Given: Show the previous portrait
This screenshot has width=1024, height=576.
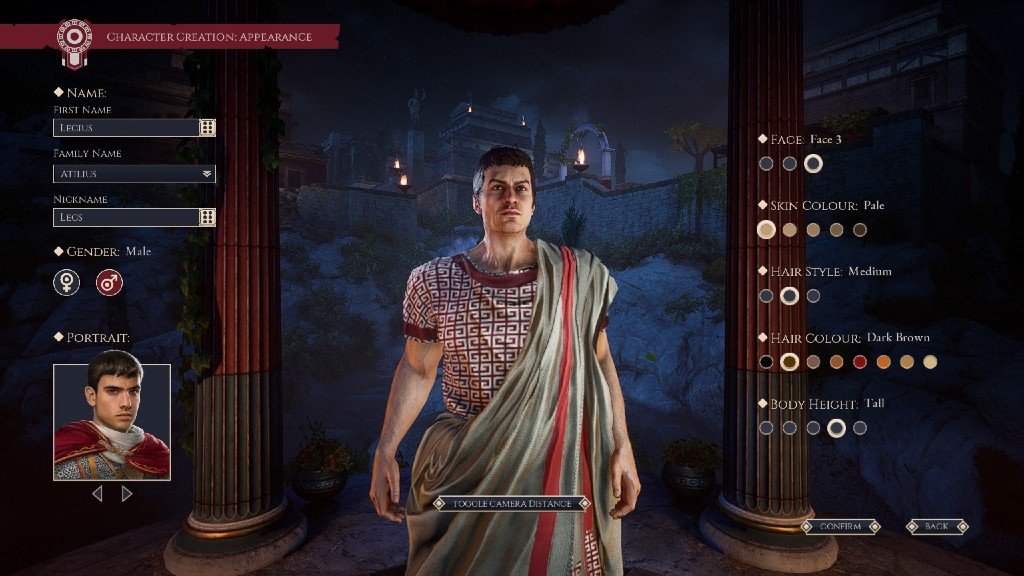Looking at the screenshot, I should [97, 493].
